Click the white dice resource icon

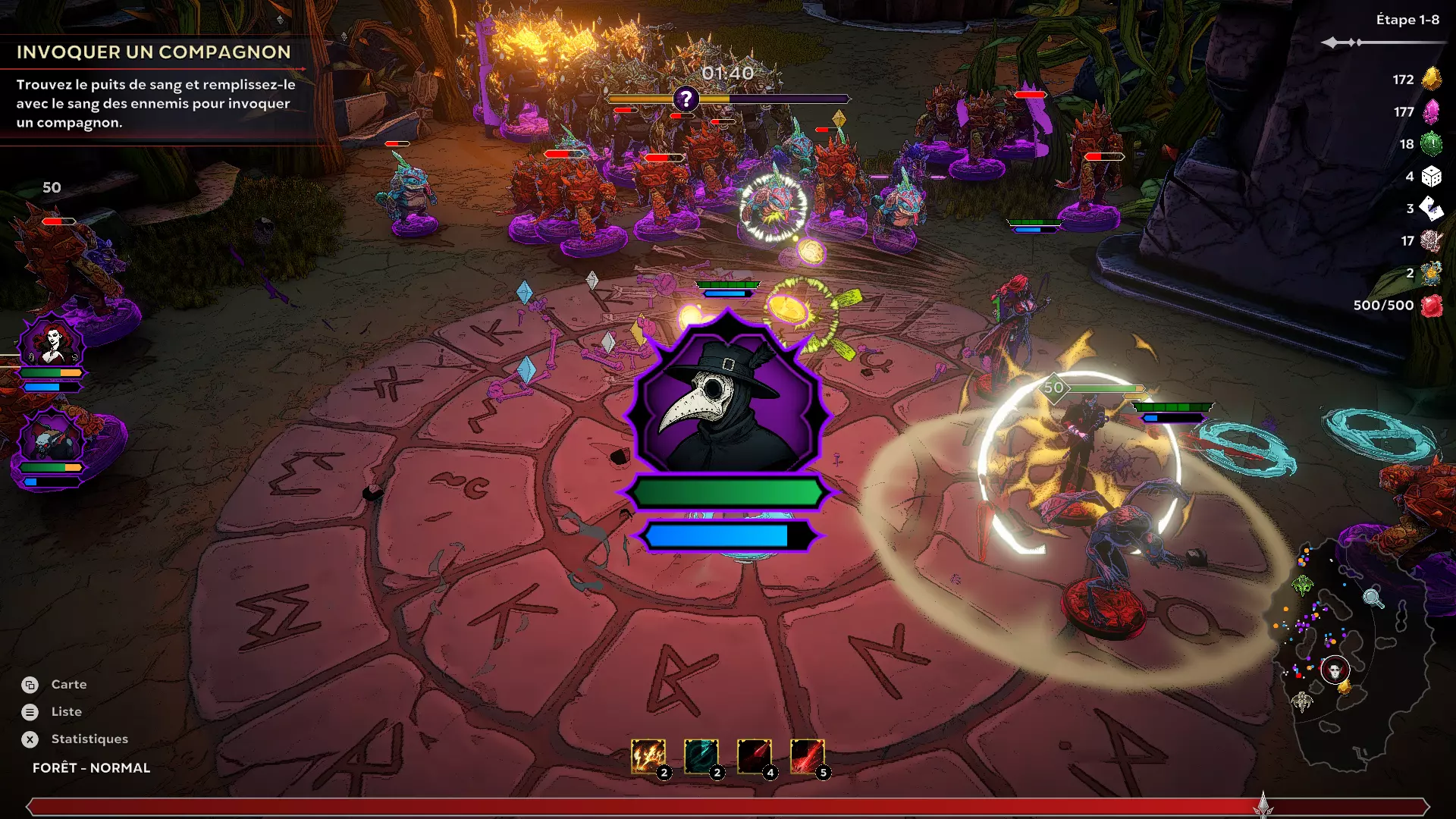(x=1431, y=177)
